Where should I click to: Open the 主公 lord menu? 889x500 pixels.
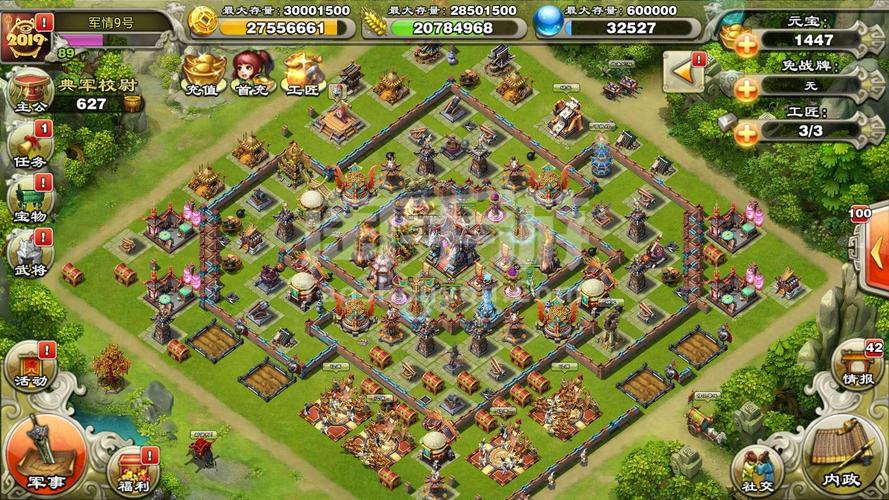[x=28, y=92]
